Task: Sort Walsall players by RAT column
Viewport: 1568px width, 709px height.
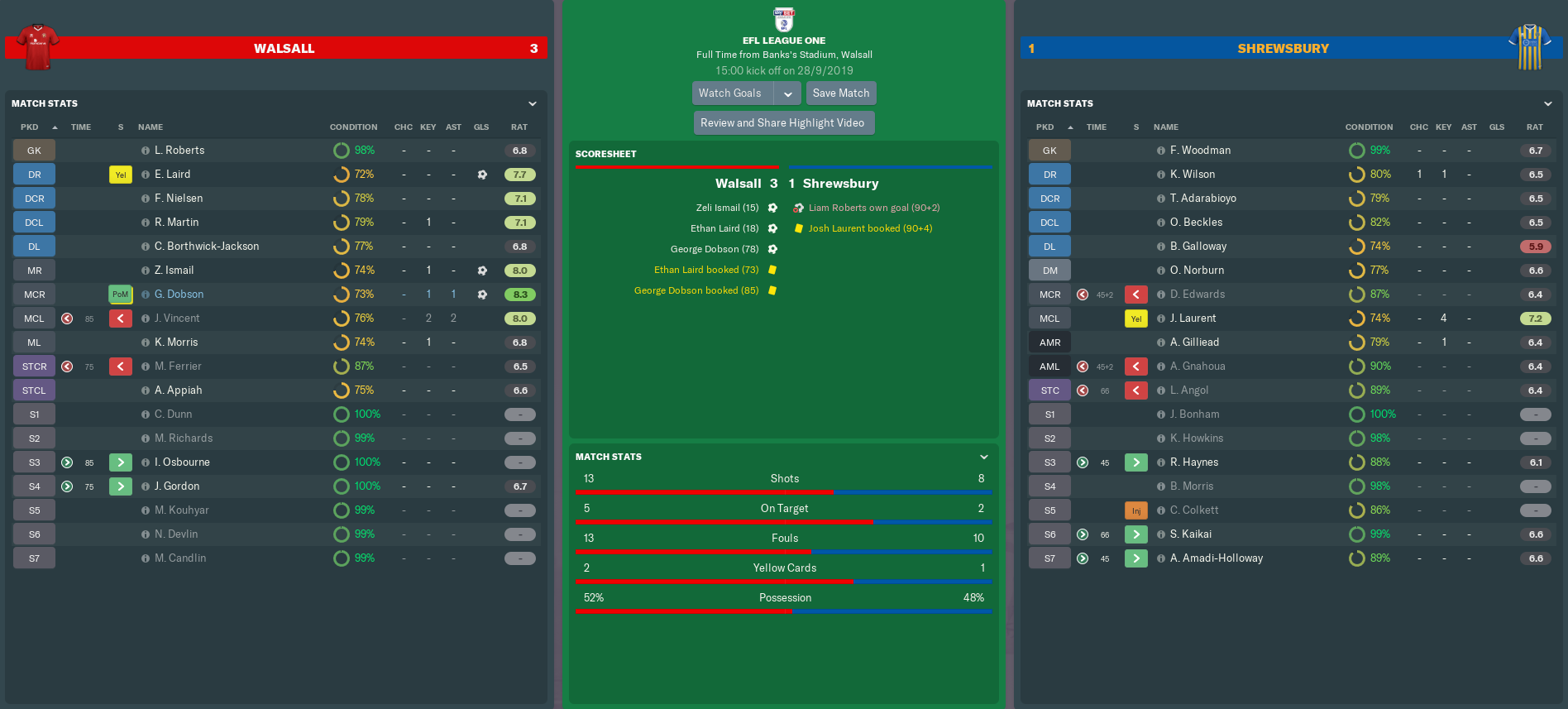Action: tap(519, 127)
